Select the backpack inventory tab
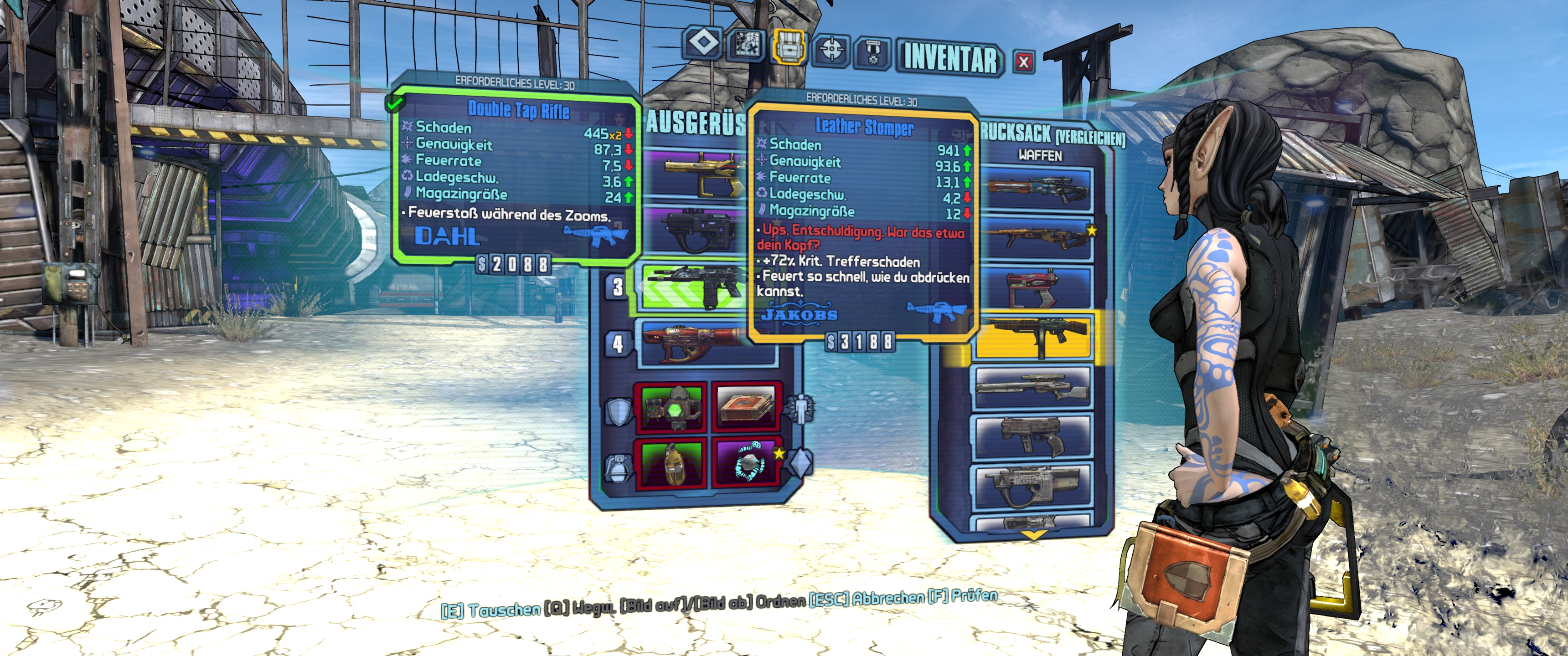Image resolution: width=1568 pixels, height=656 pixels. [789, 46]
